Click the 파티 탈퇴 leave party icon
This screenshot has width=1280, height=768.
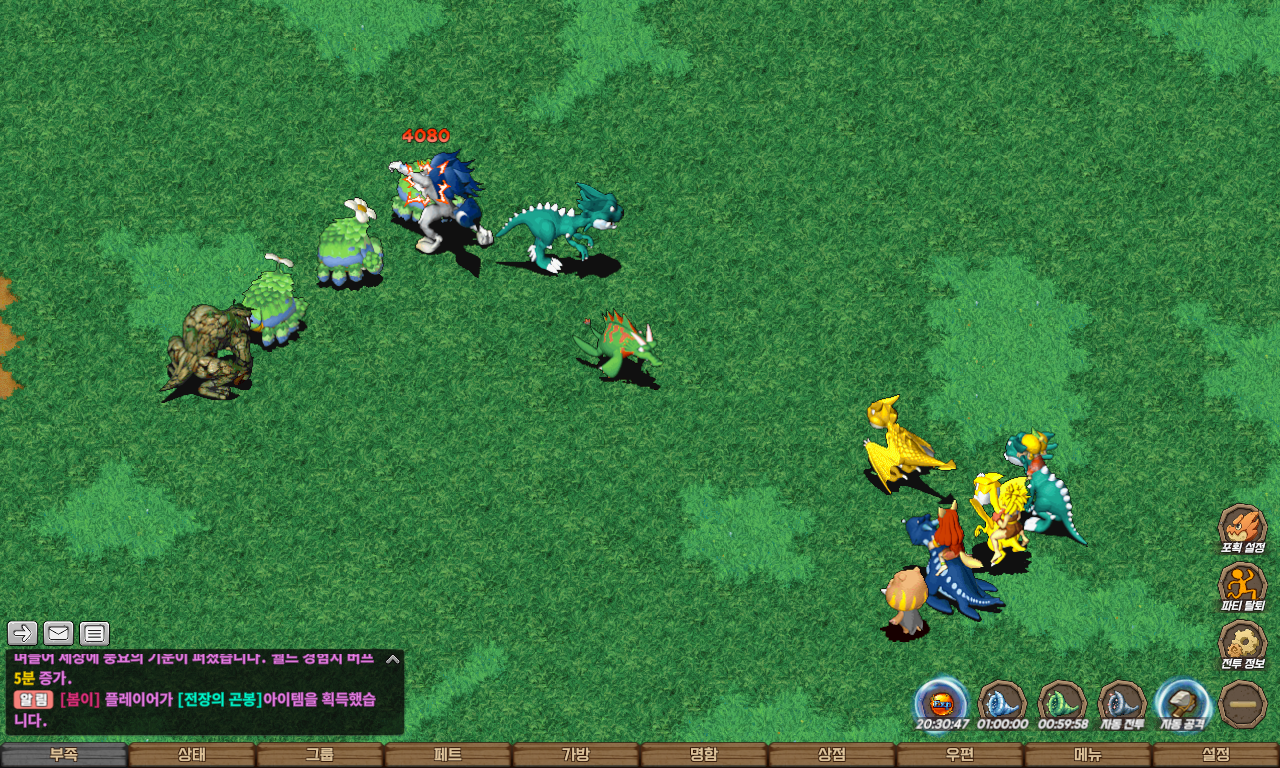coord(1243,586)
